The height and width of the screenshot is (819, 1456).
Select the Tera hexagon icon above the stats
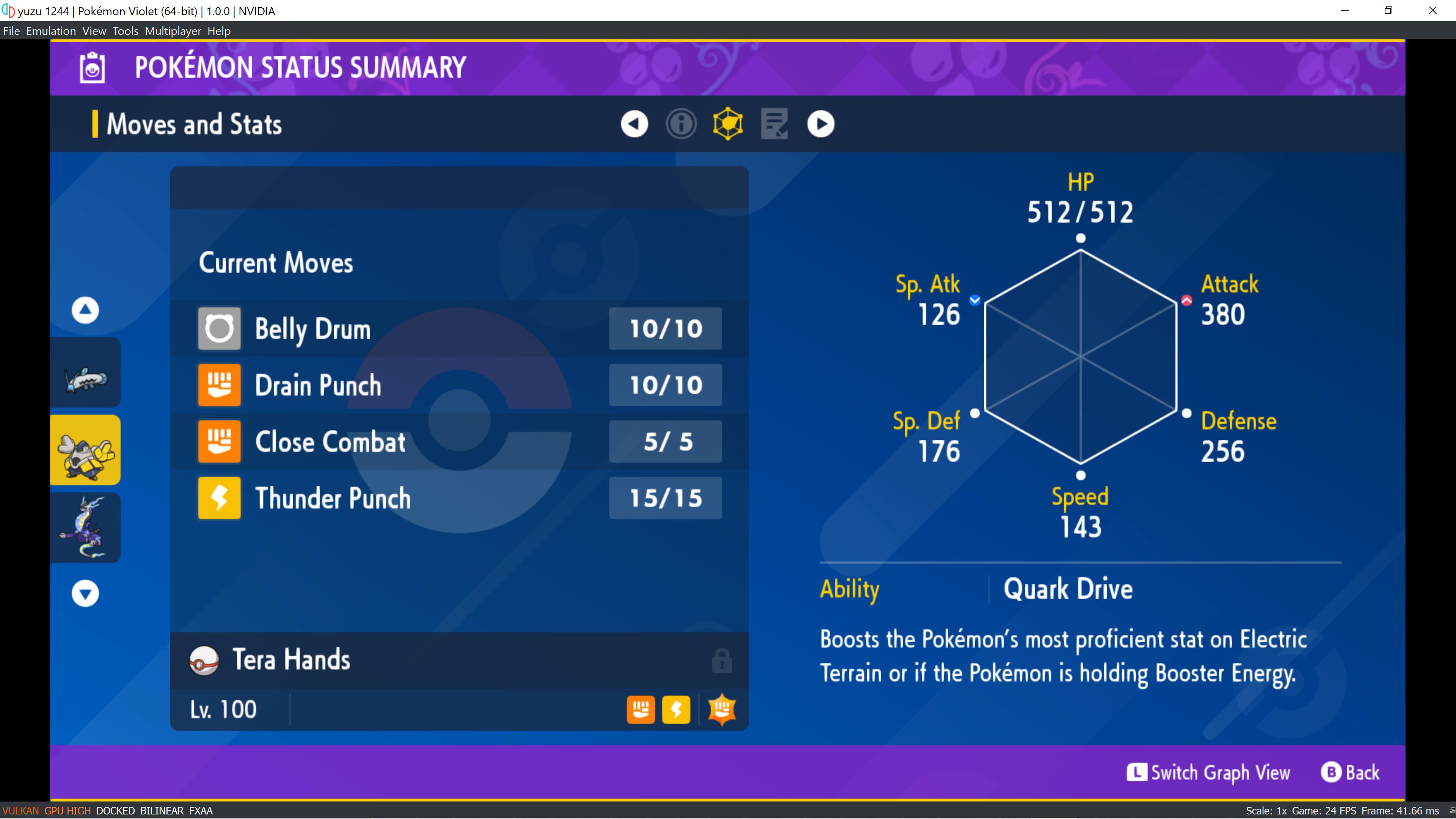pyautogui.click(x=728, y=123)
